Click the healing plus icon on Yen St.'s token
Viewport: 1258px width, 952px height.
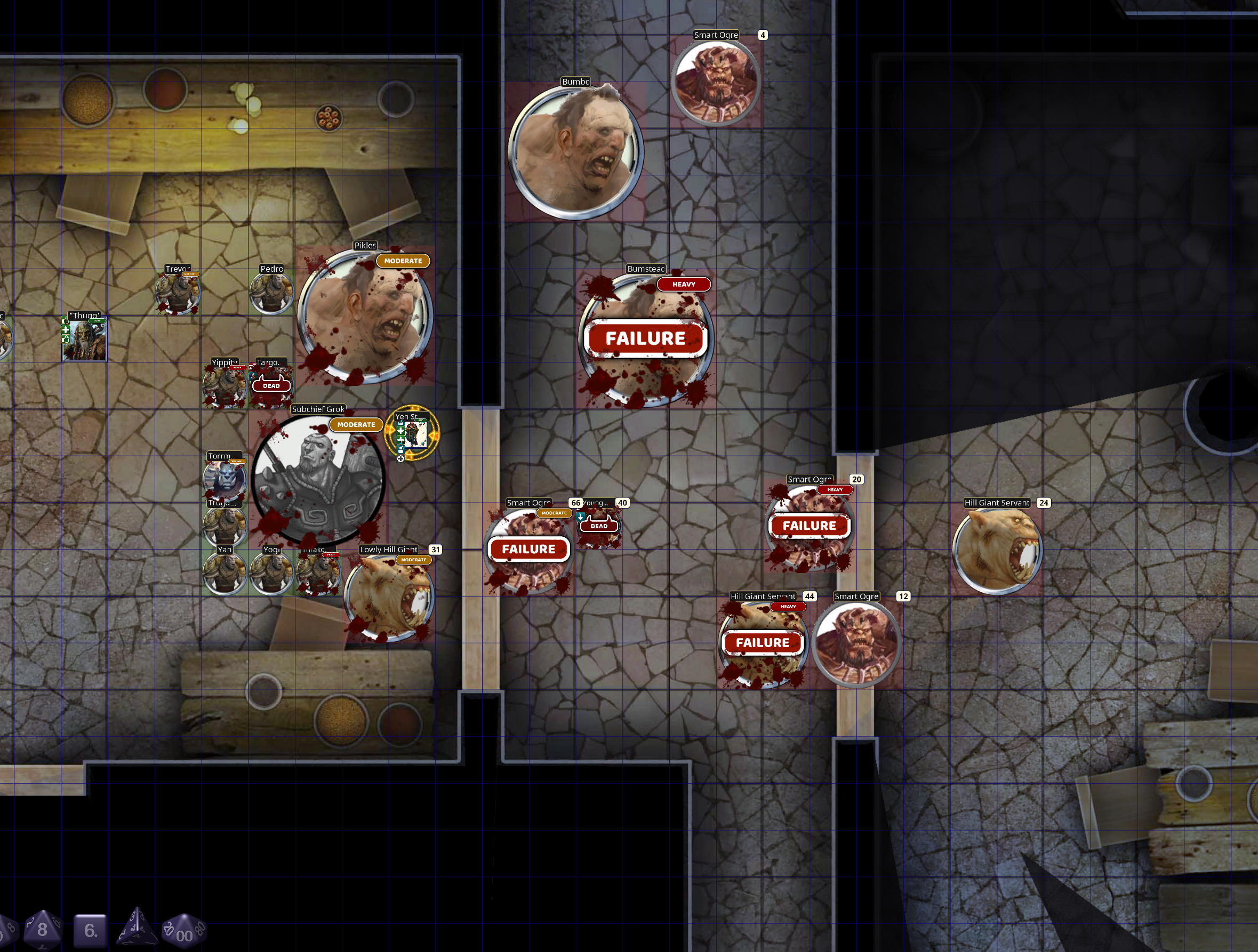pyautogui.click(x=401, y=431)
